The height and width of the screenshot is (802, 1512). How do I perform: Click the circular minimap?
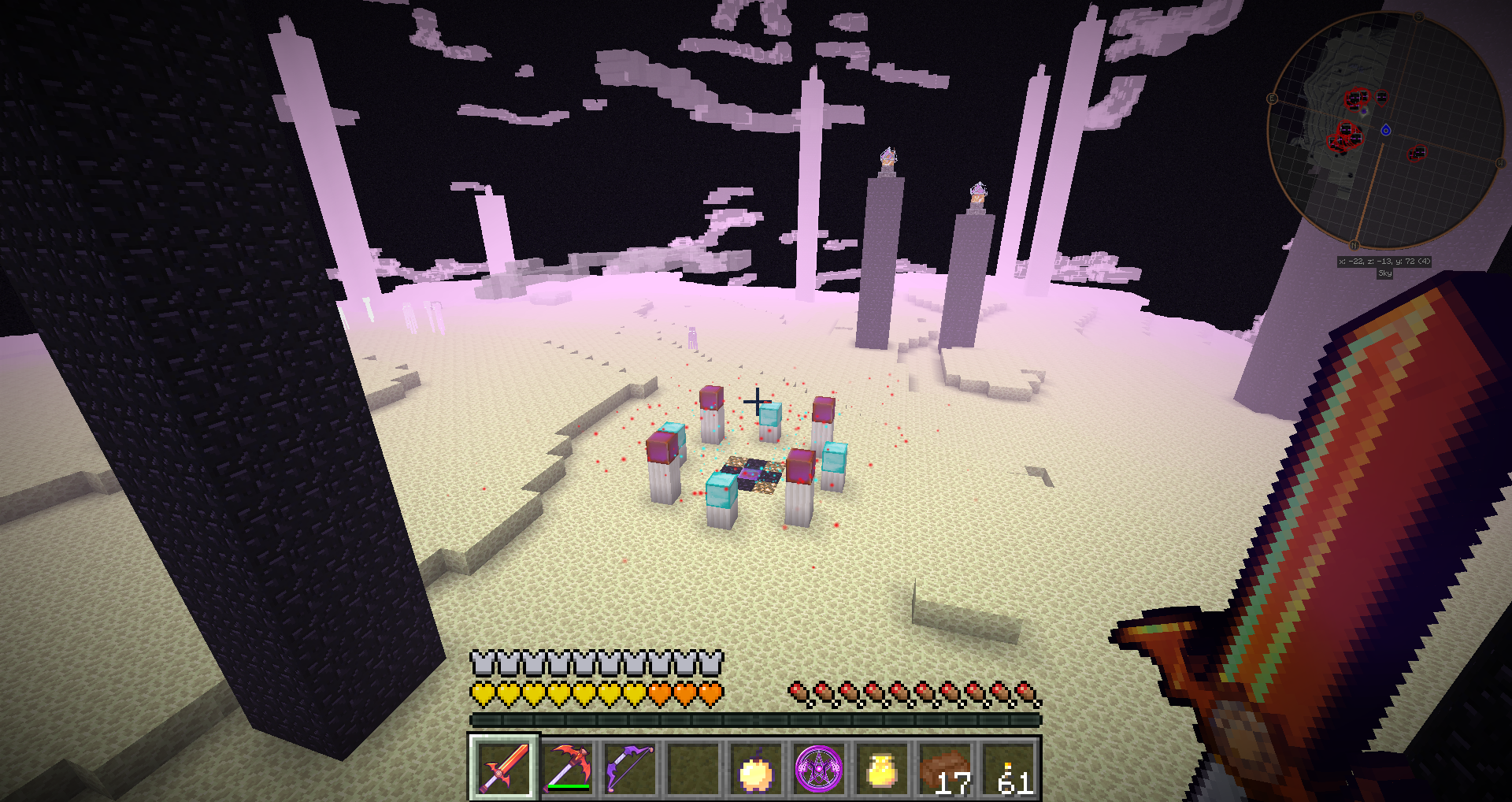[x=1384, y=131]
